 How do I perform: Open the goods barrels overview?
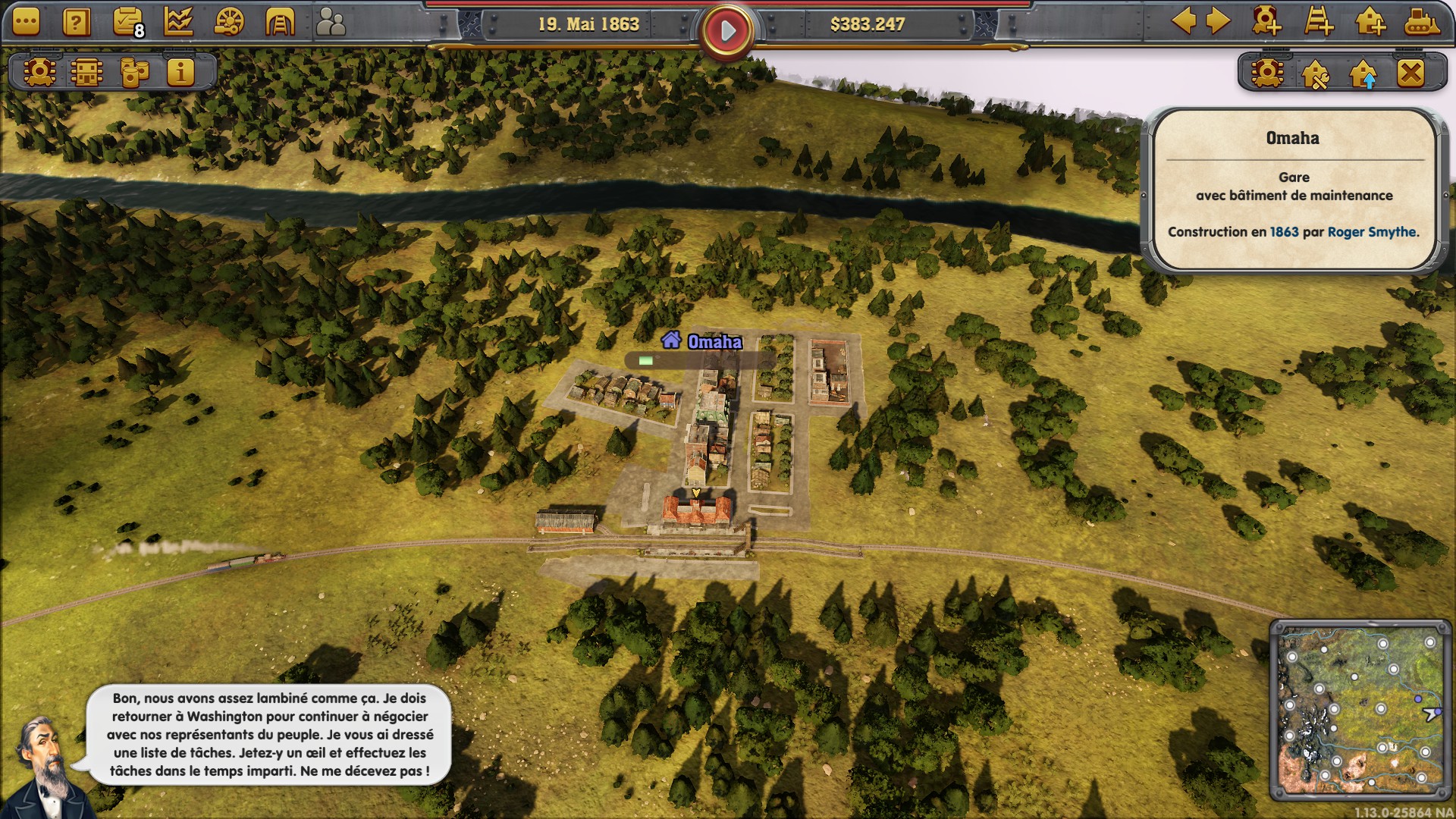pos(134,73)
